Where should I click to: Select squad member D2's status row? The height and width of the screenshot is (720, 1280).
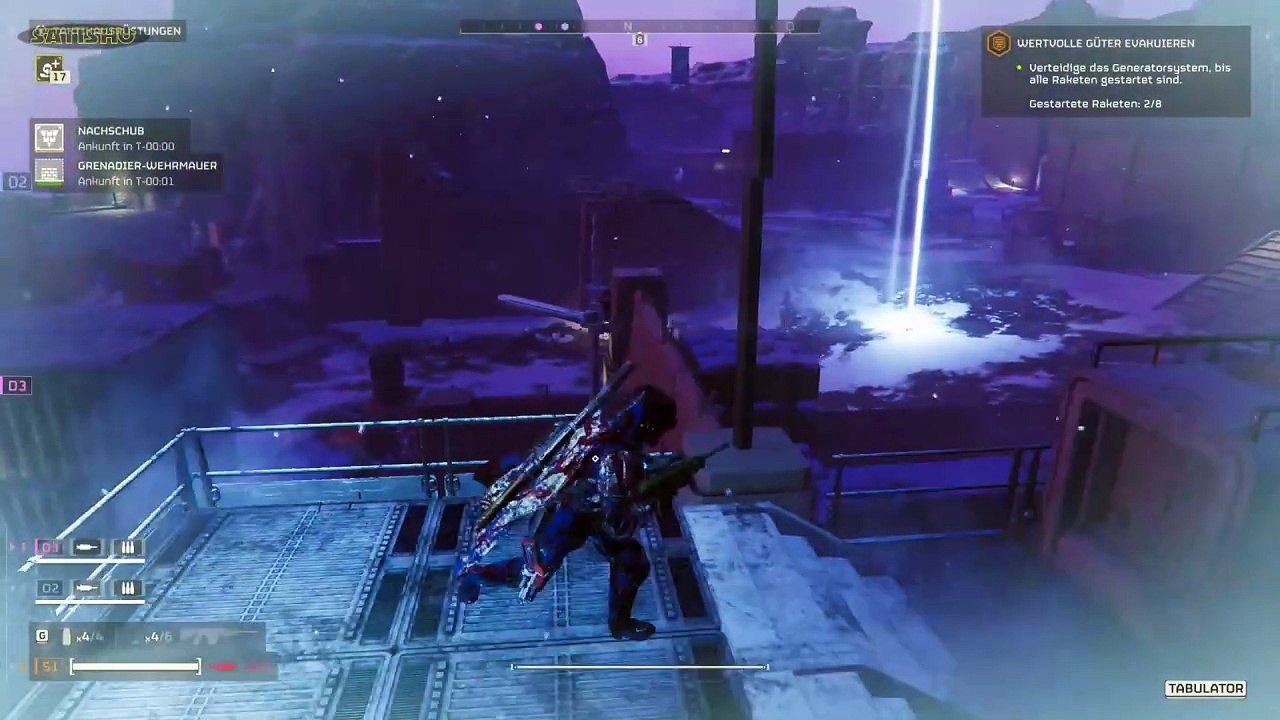[x=88, y=589]
